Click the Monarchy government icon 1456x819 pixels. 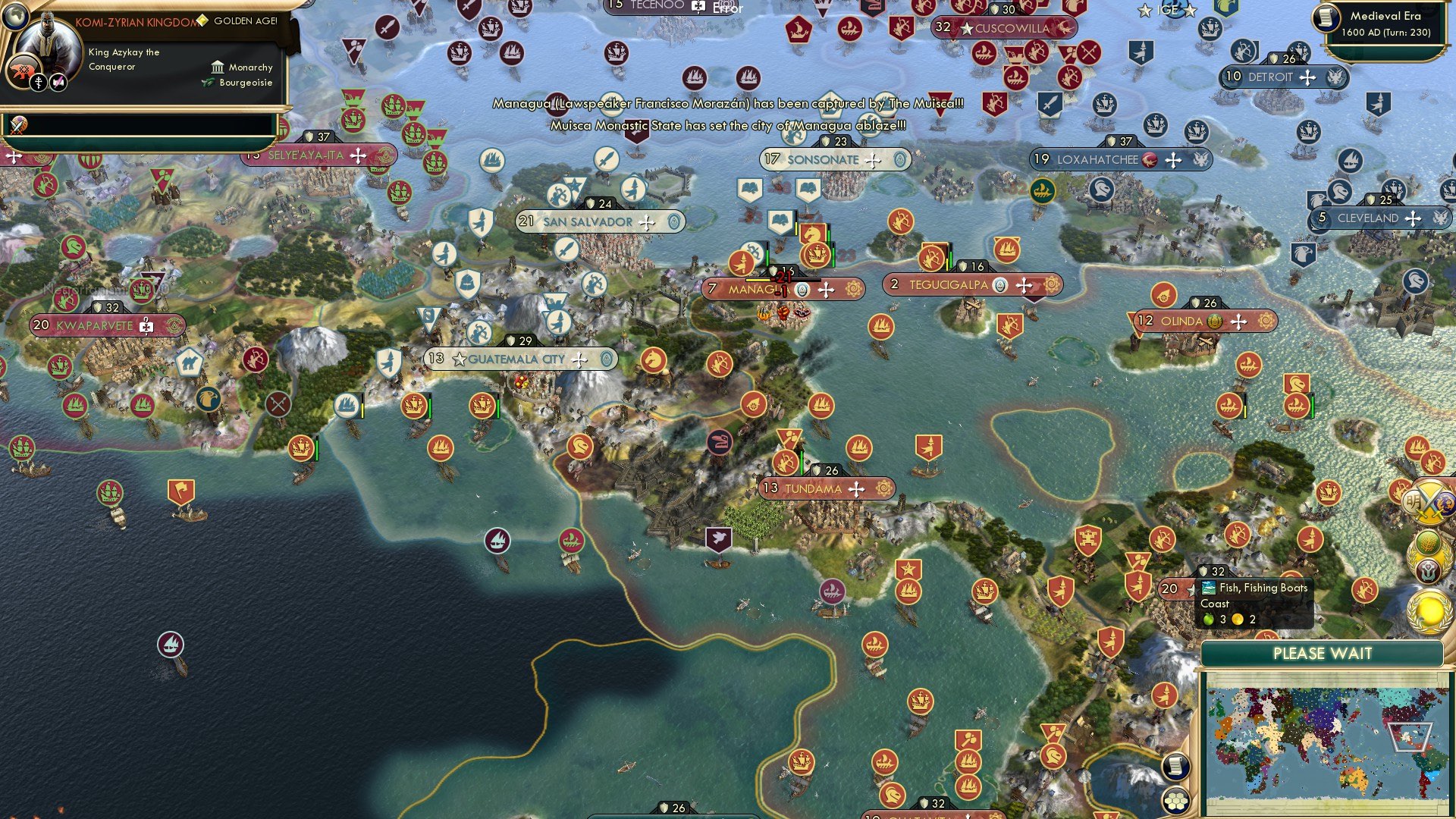pyautogui.click(x=218, y=68)
